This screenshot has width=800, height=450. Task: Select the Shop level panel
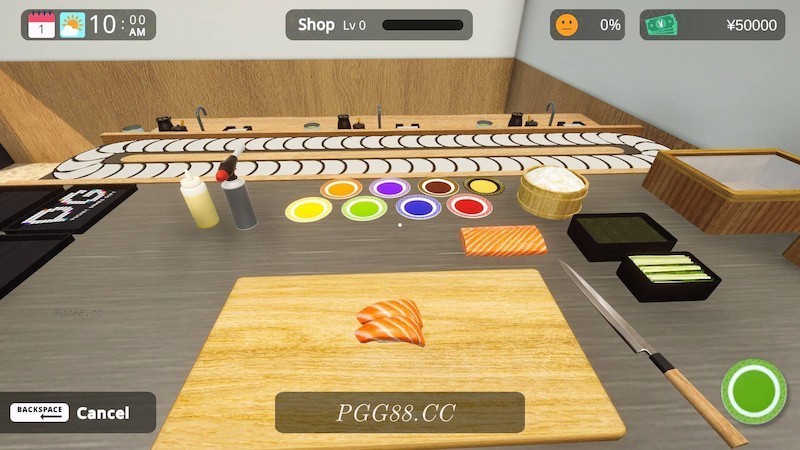(x=379, y=25)
